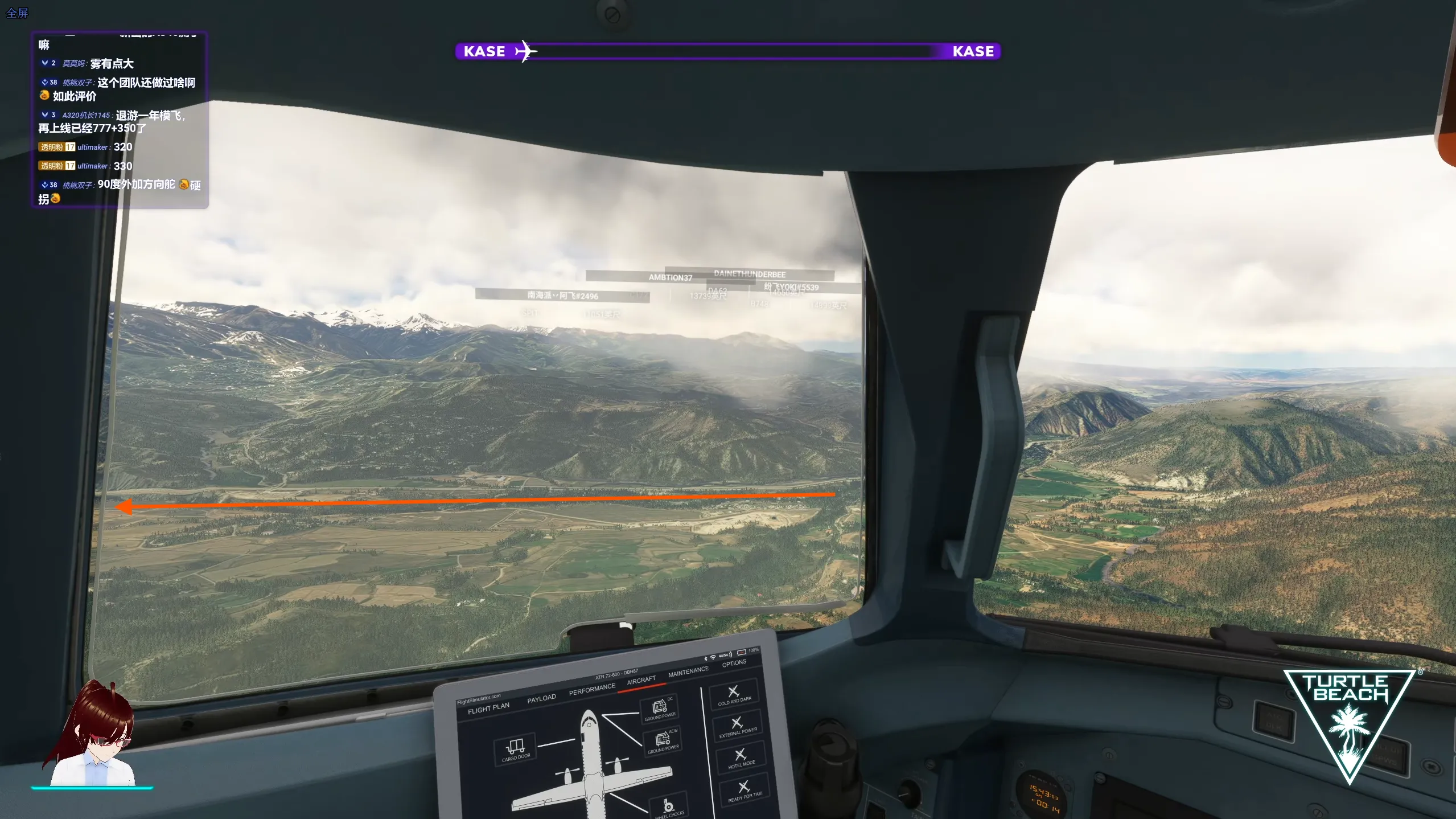Viewport: 1456px width, 819px height.
Task: Toggle the ACW Ground Power unit
Action: coord(663,742)
